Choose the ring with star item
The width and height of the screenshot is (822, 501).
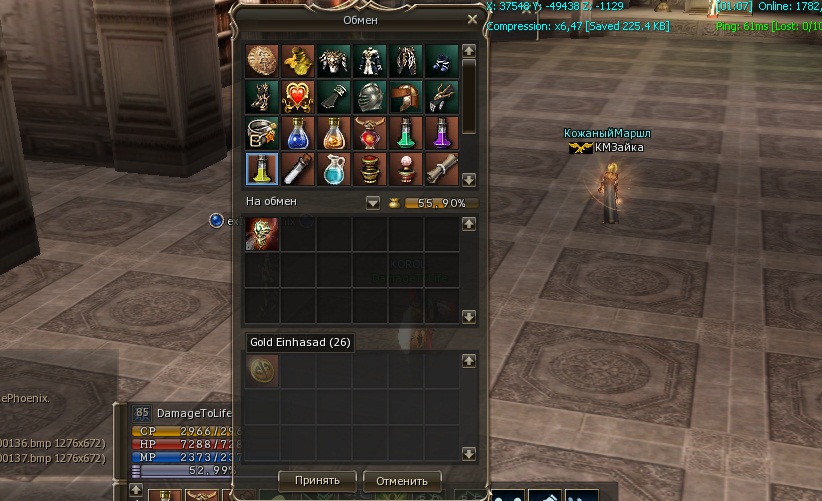(262, 132)
